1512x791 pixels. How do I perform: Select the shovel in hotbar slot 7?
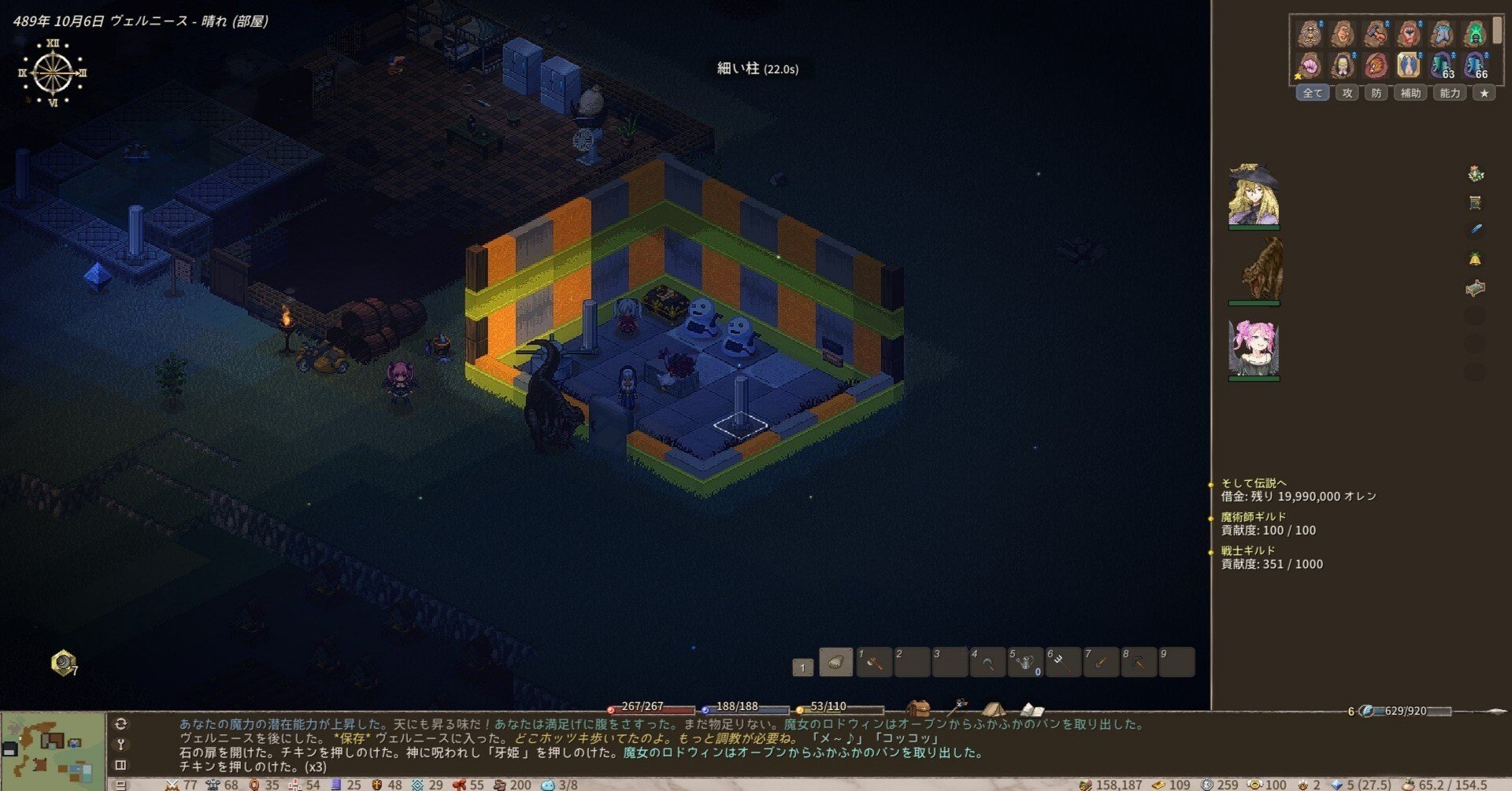1101,663
